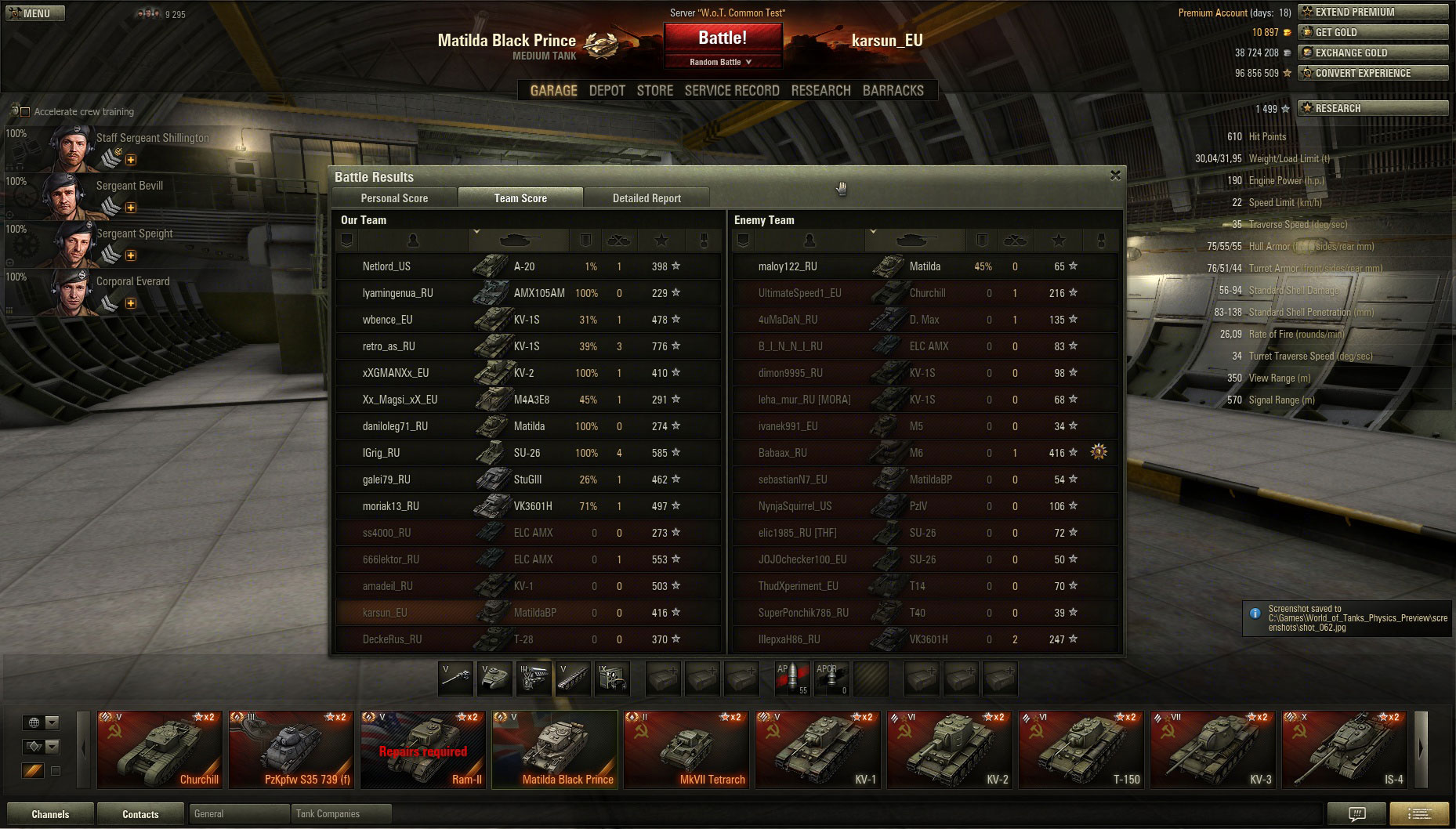Image resolution: width=1456 pixels, height=829 pixels.
Task: Open the Channels button
Action: [x=50, y=814]
